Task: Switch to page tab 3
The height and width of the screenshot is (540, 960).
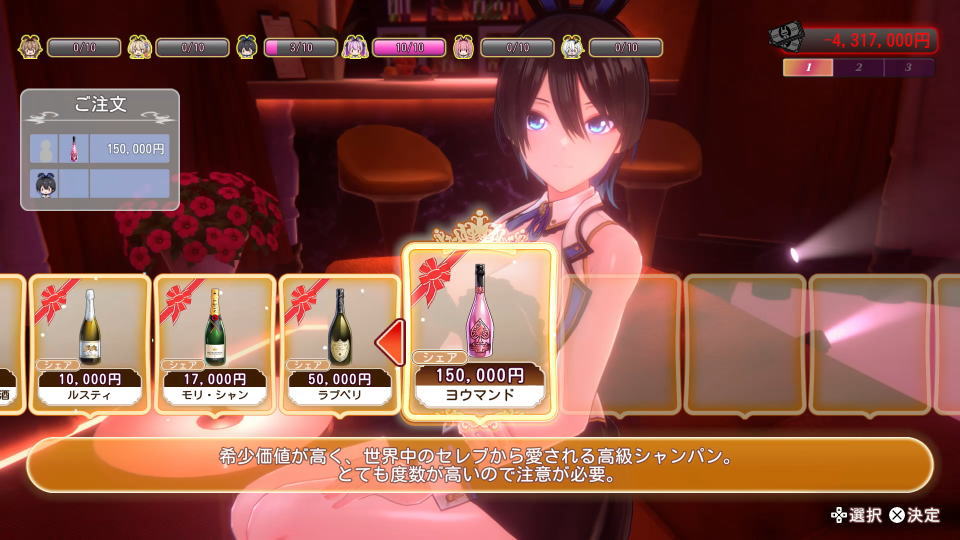Action: (x=908, y=68)
